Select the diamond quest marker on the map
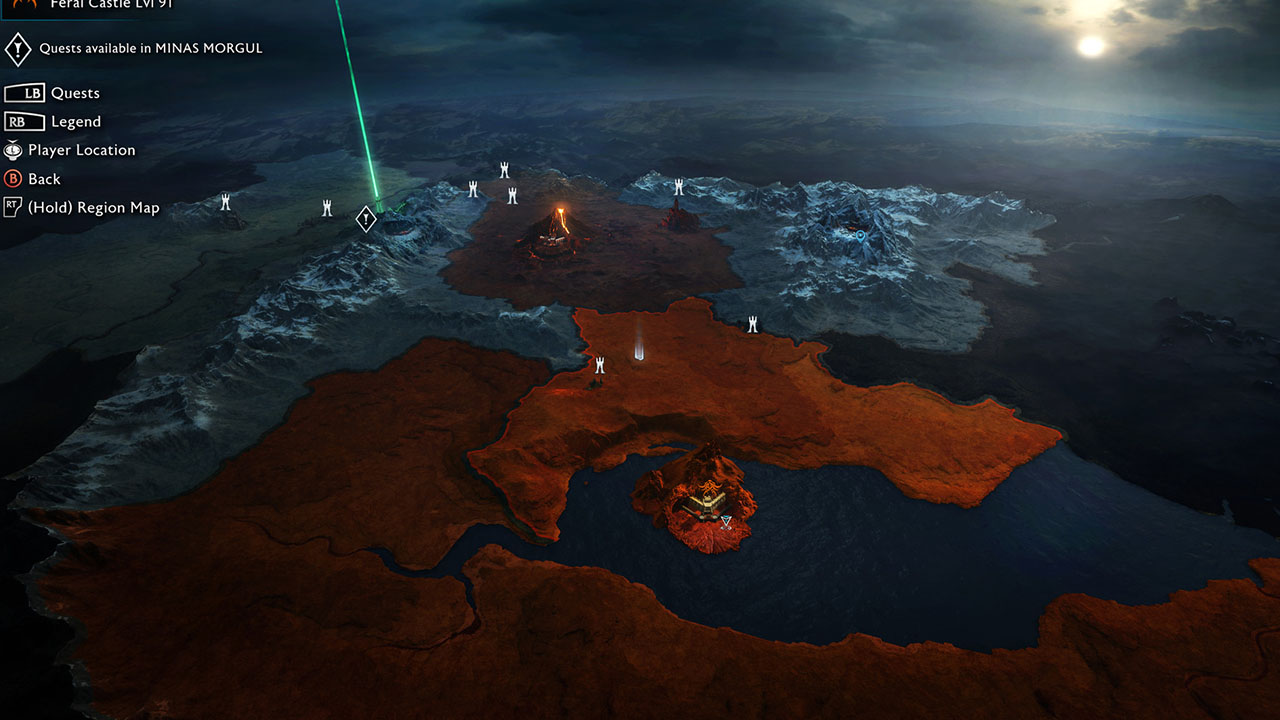This screenshot has height=720, width=1280. (367, 218)
